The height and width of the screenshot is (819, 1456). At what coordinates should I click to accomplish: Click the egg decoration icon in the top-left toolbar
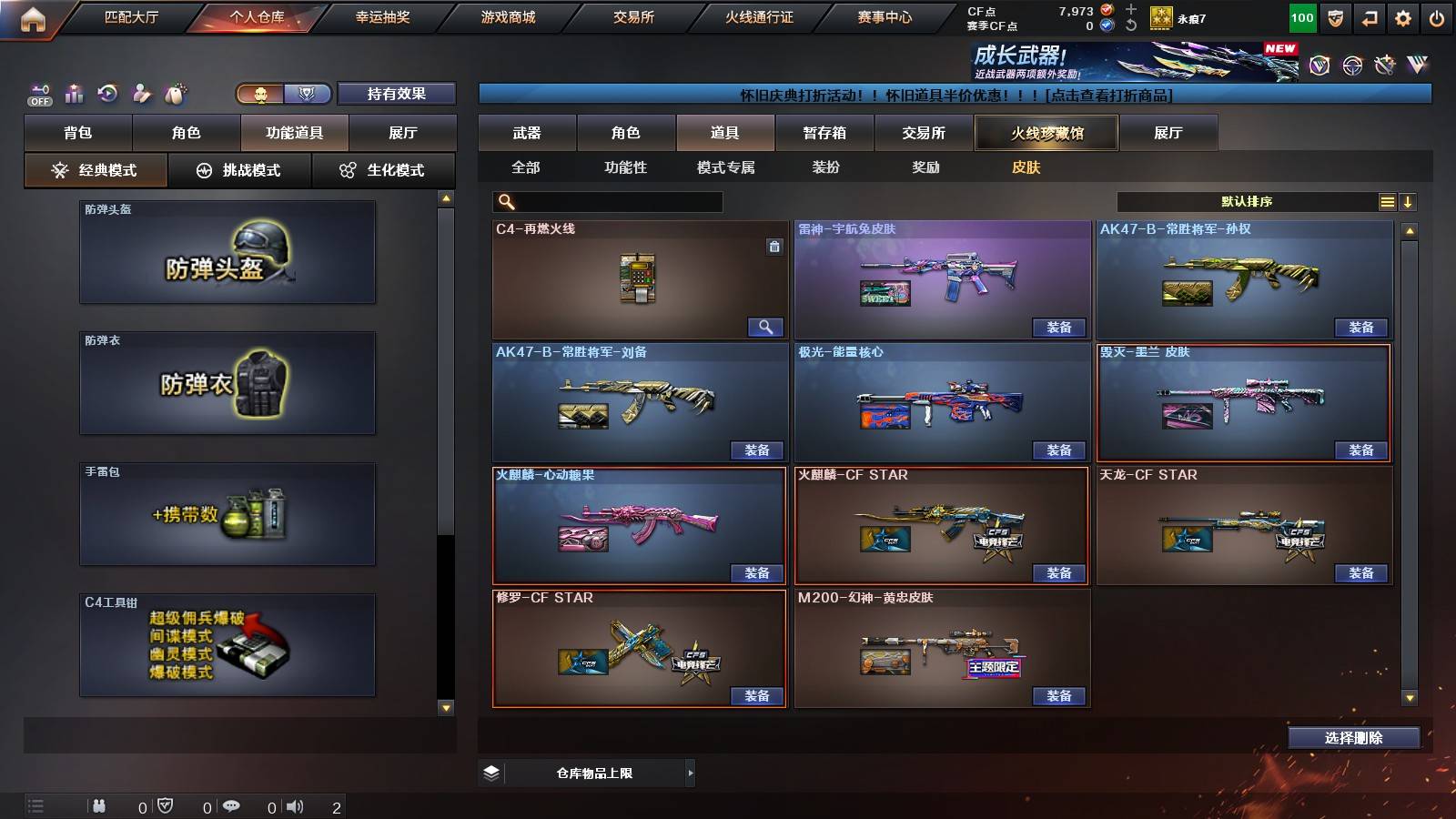pos(175,93)
